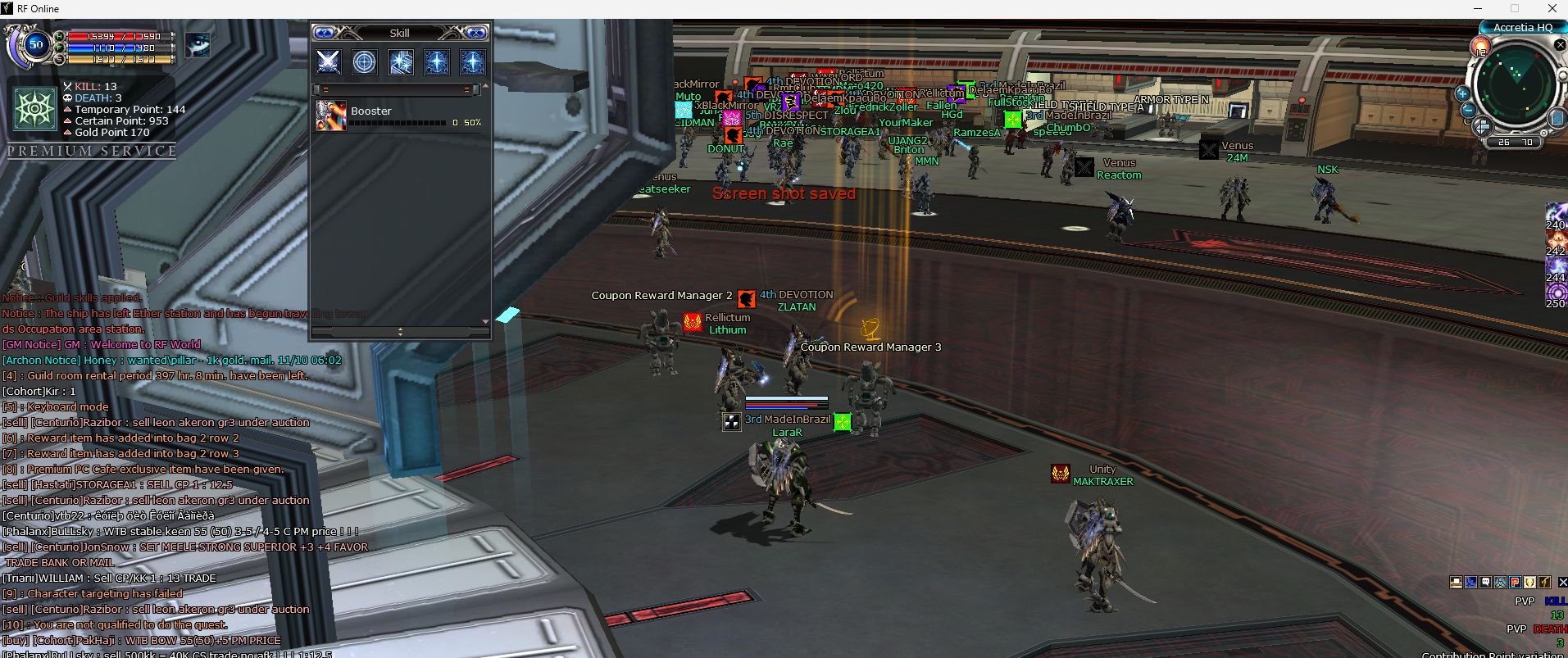Click the eye portrait icon beside status bars
Screen dimensions: 1568x658
tap(198, 44)
